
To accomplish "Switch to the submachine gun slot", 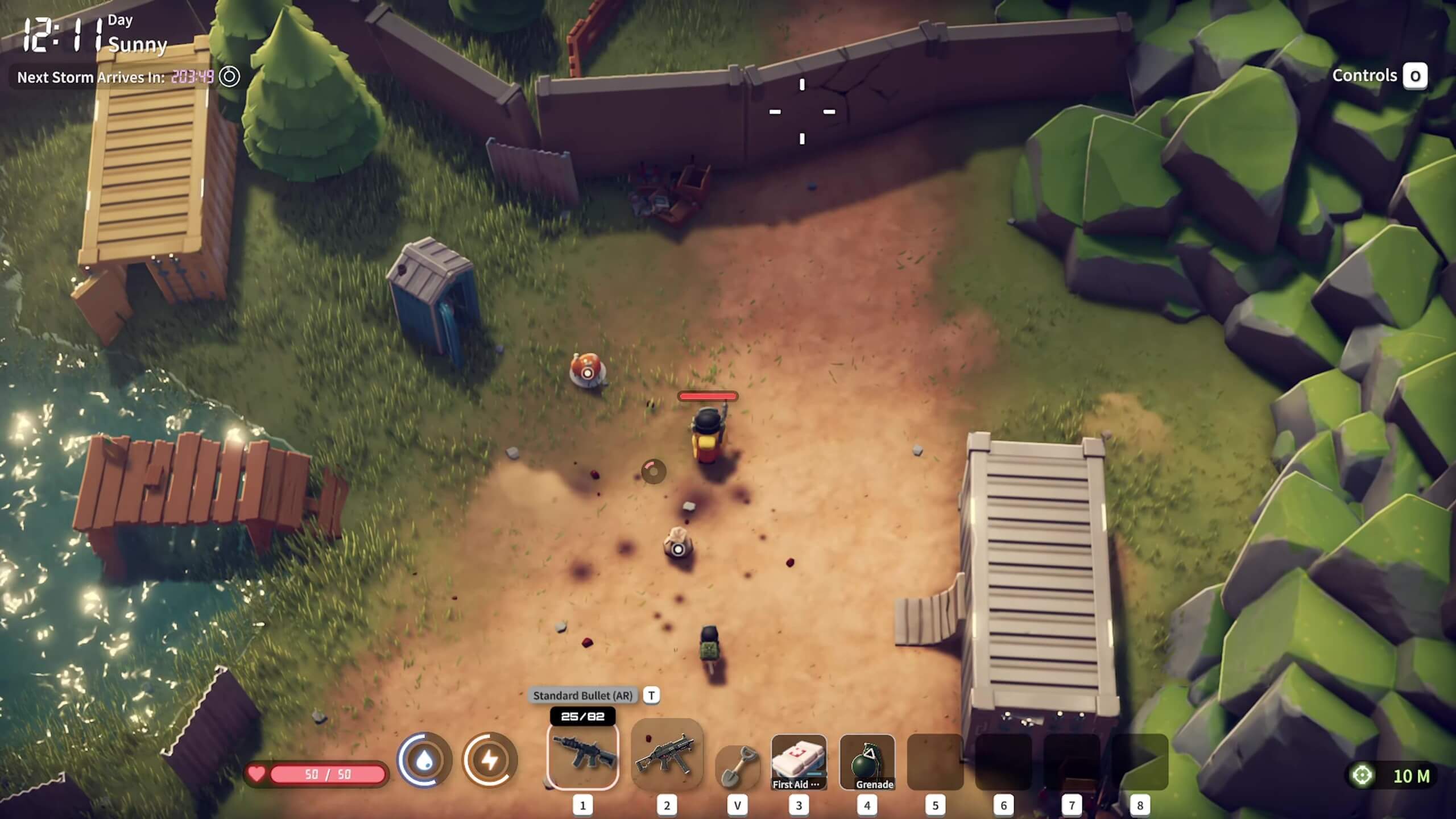I will point(667,754).
